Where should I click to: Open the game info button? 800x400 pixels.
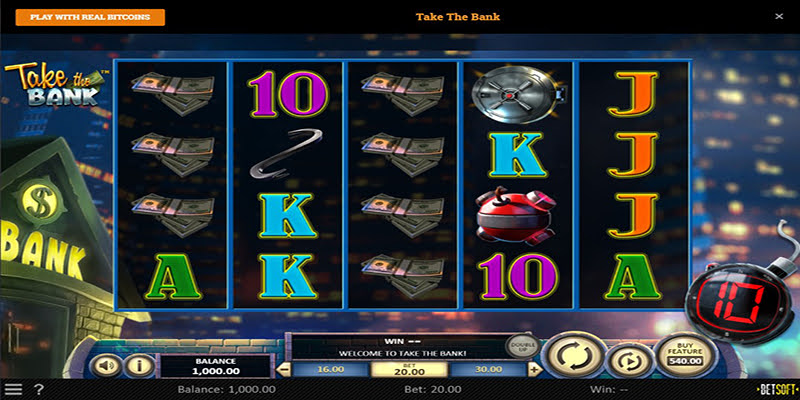(139, 365)
